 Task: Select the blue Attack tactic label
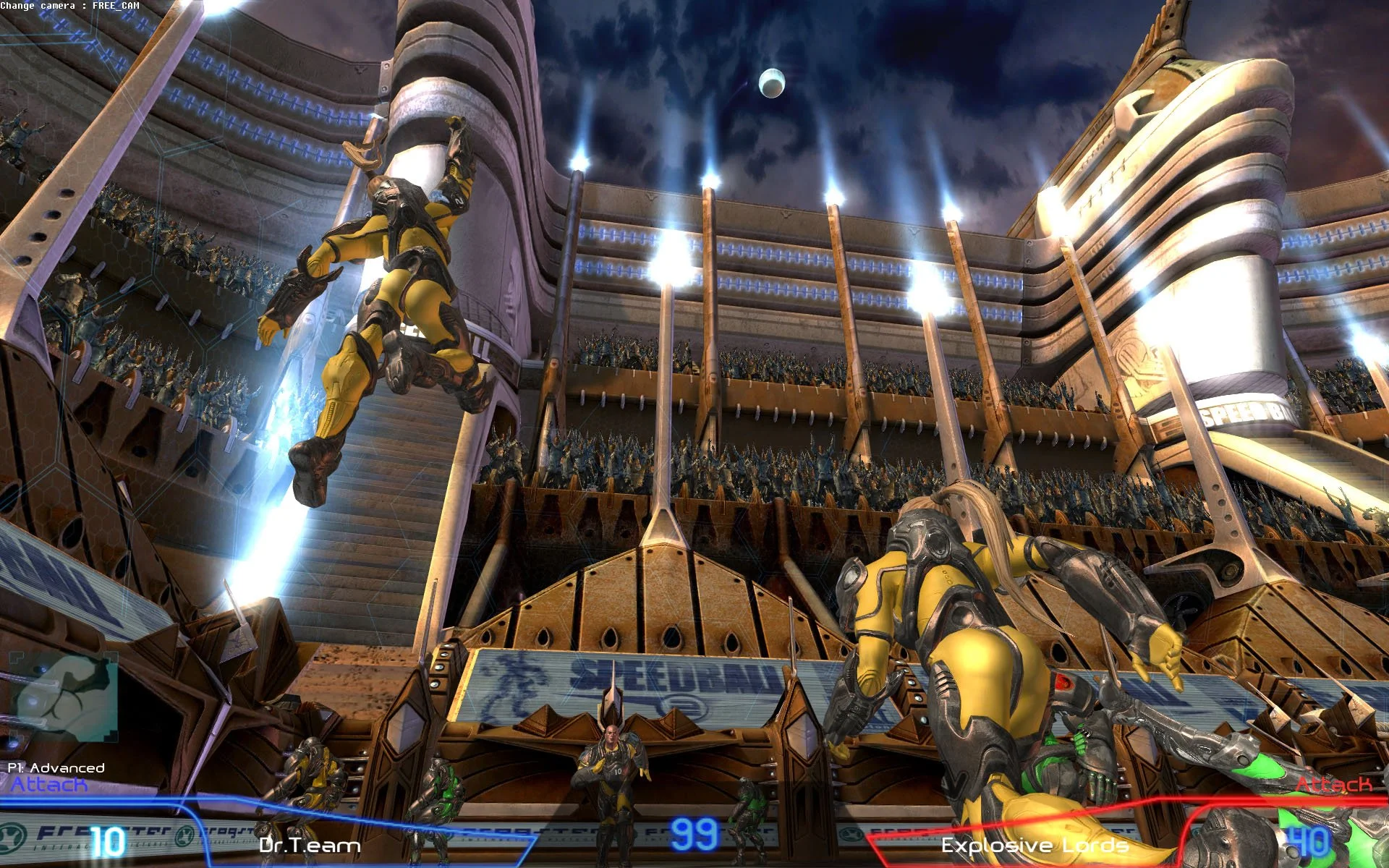48,785
